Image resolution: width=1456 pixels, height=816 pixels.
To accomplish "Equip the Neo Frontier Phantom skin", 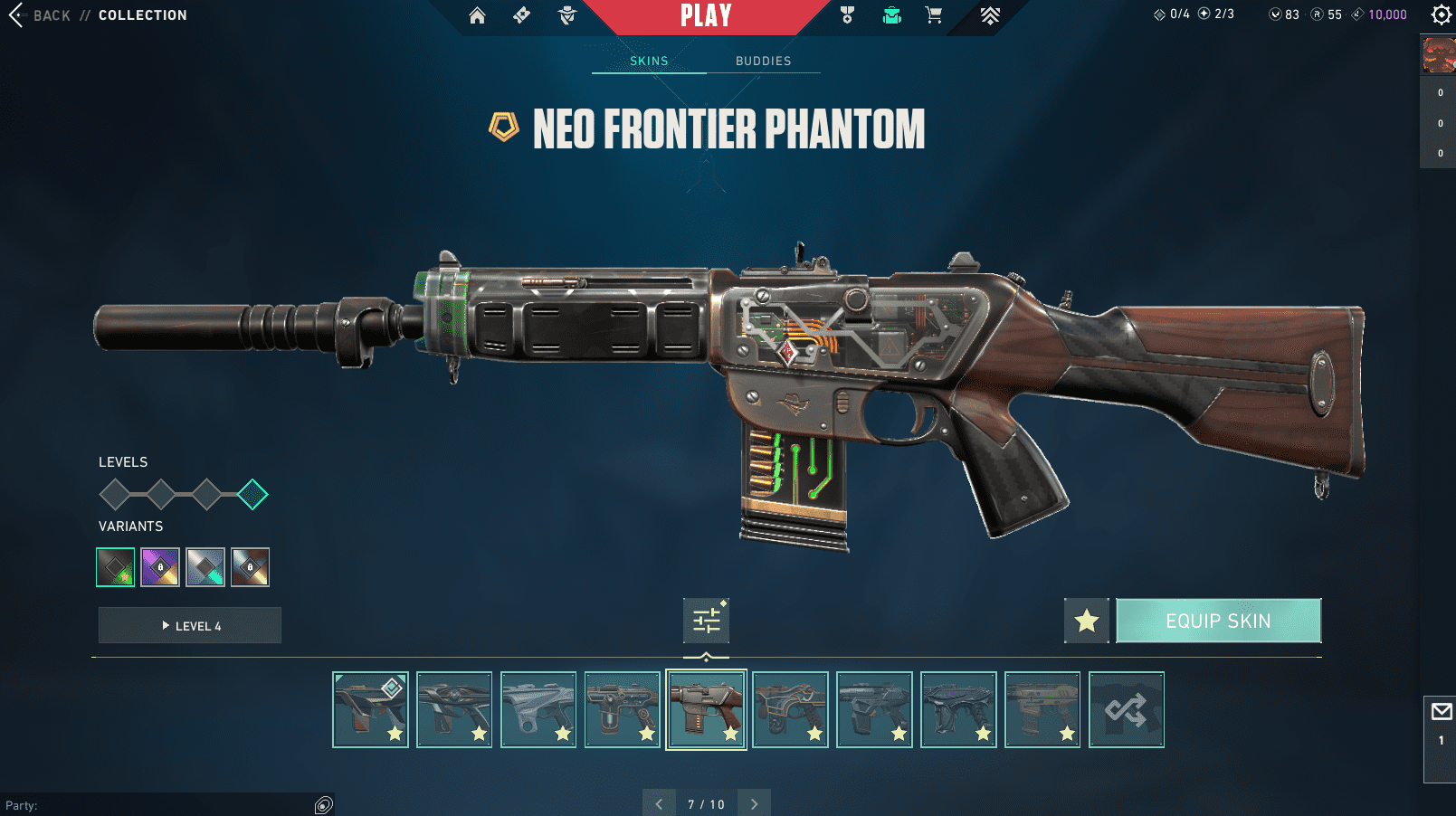I will pos(1218,621).
